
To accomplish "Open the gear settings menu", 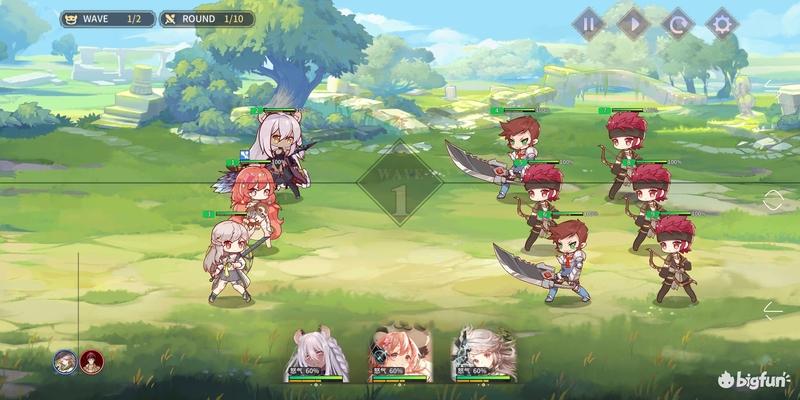I will 722,22.
